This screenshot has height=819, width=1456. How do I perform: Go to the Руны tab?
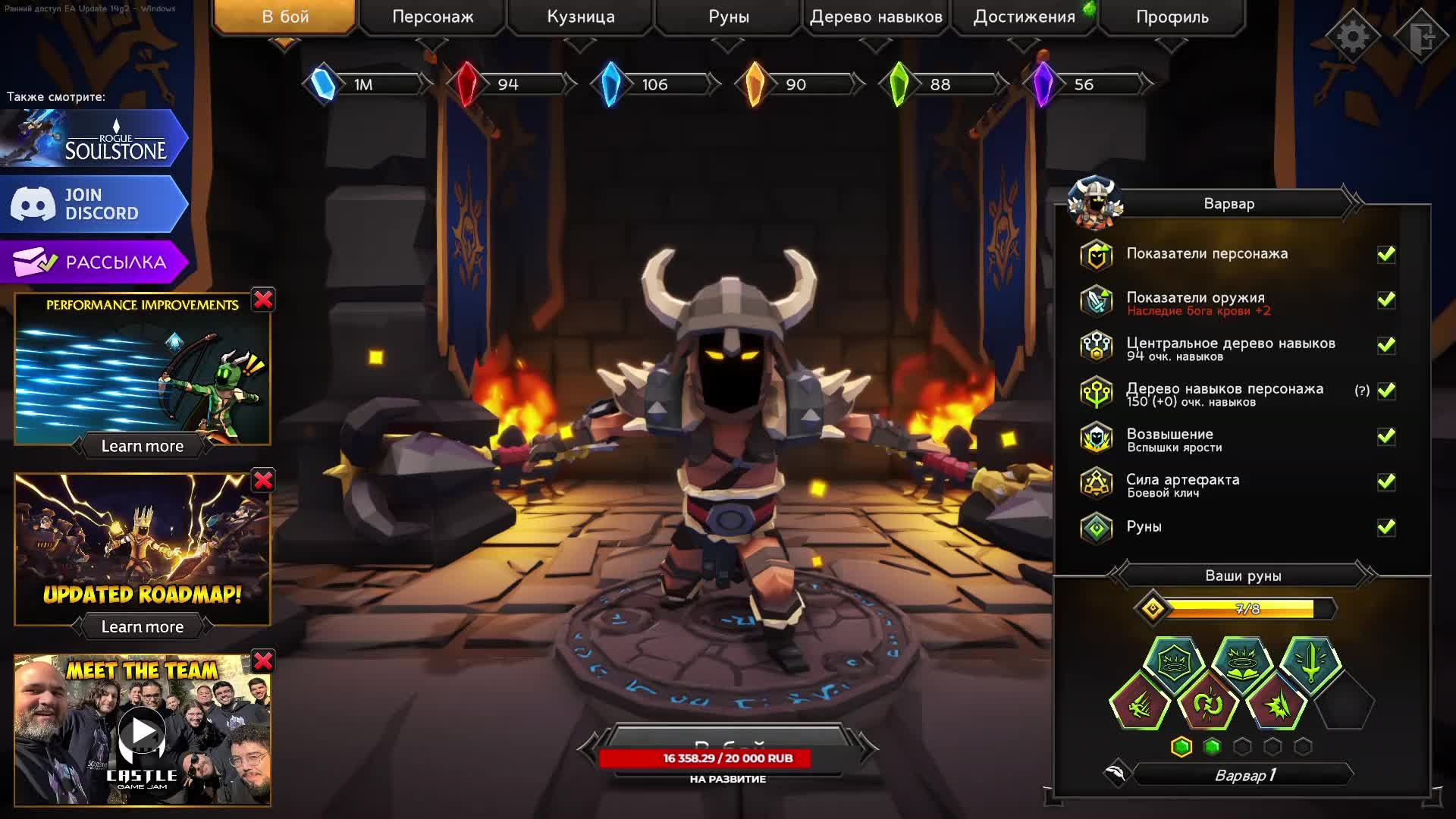tap(729, 17)
